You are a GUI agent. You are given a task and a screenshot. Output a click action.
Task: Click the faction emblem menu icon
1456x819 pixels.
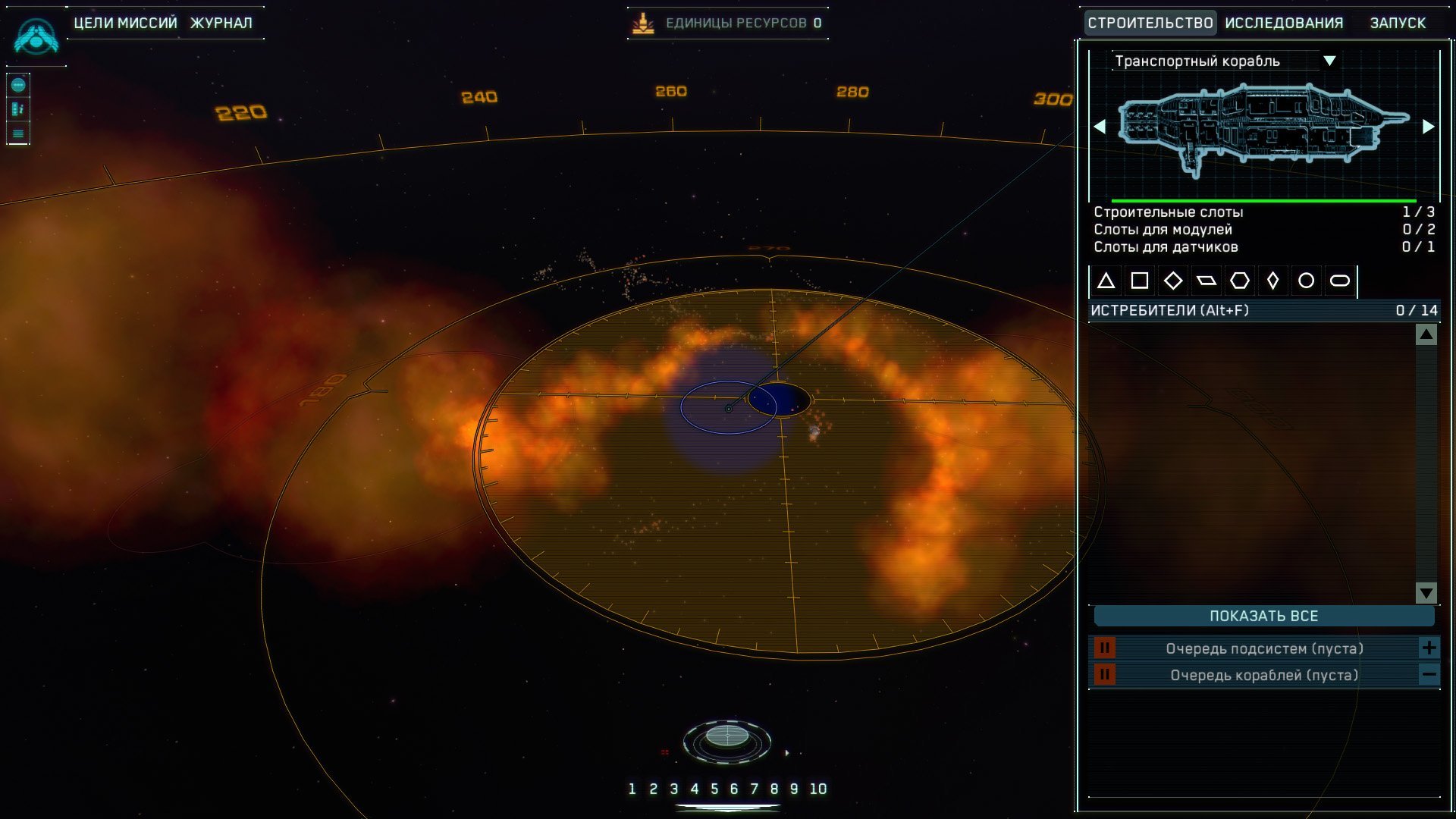(36, 36)
